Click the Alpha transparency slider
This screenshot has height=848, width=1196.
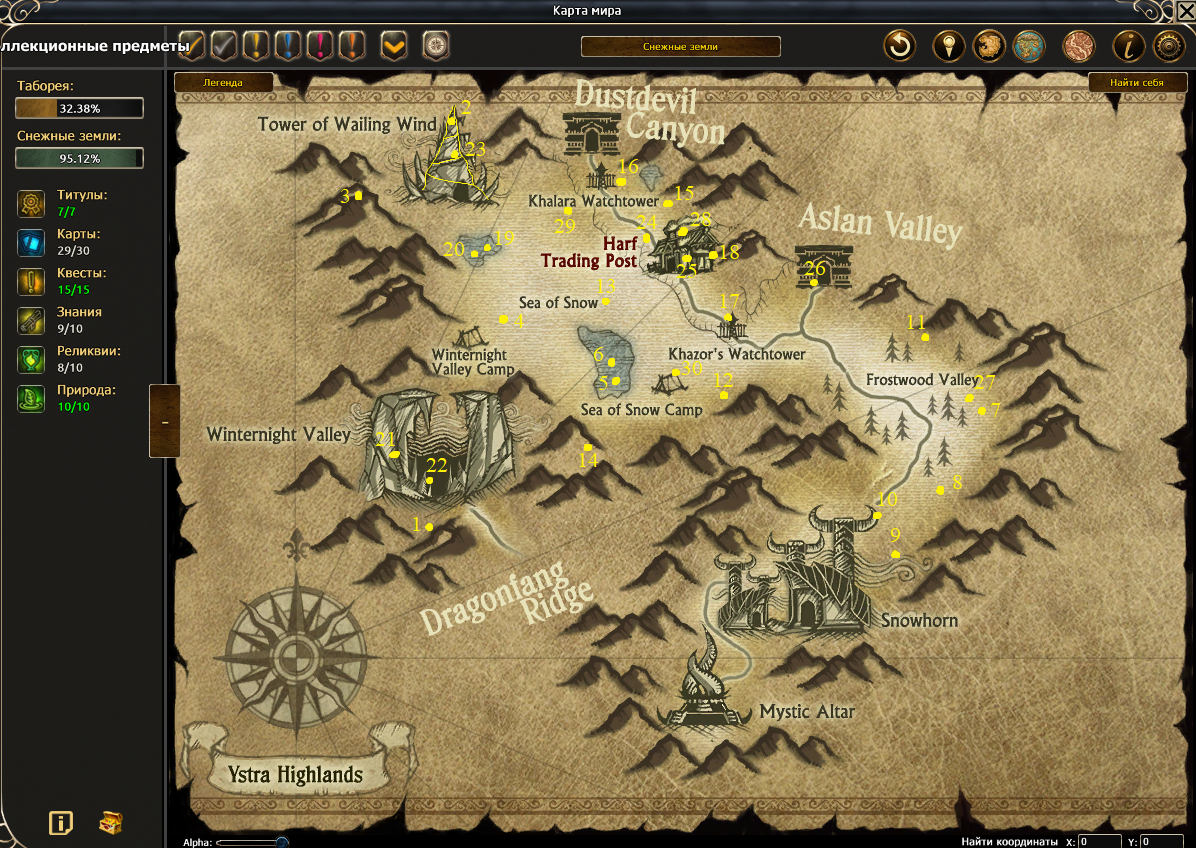click(x=252, y=843)
